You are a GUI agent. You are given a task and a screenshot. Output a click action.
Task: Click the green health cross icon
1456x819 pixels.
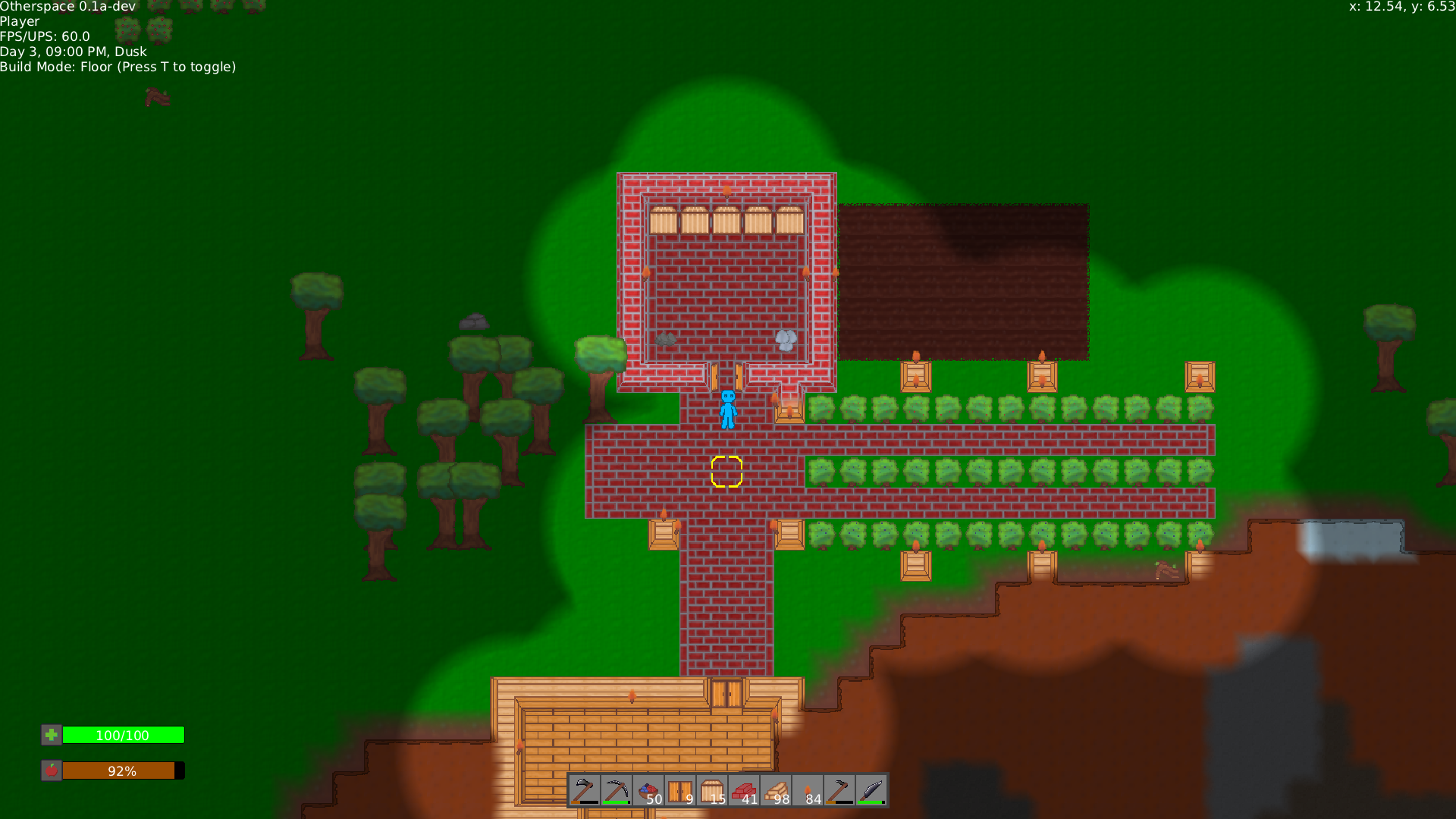click(x=50, y=735)
